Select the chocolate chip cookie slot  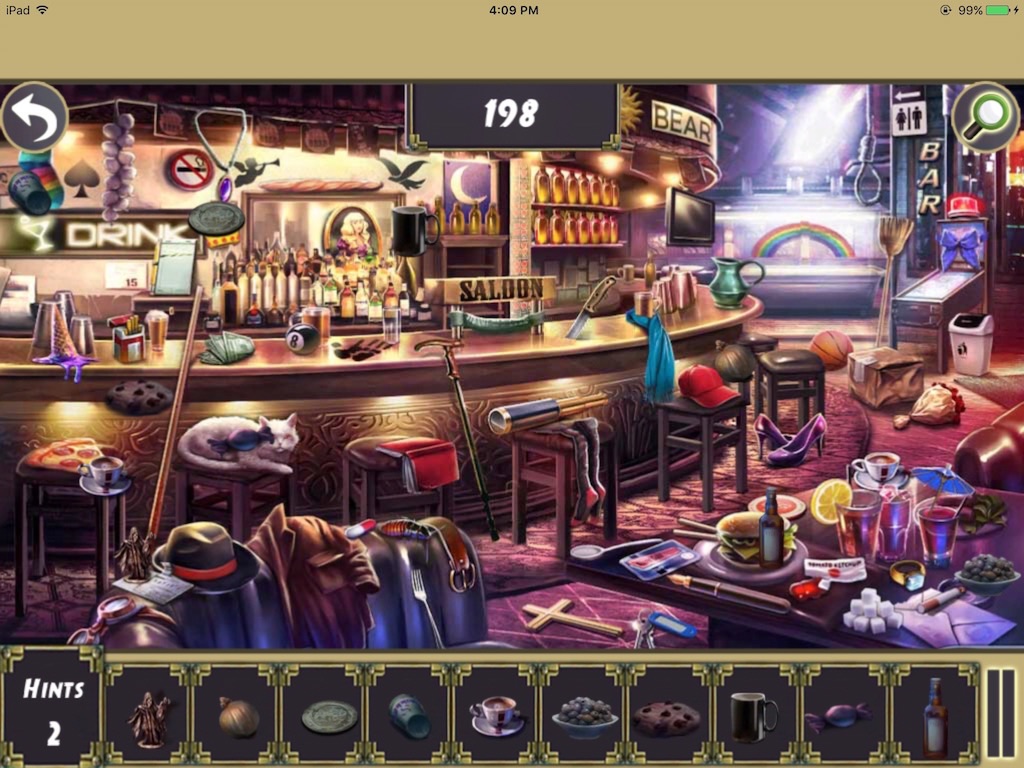click(667, 717)
